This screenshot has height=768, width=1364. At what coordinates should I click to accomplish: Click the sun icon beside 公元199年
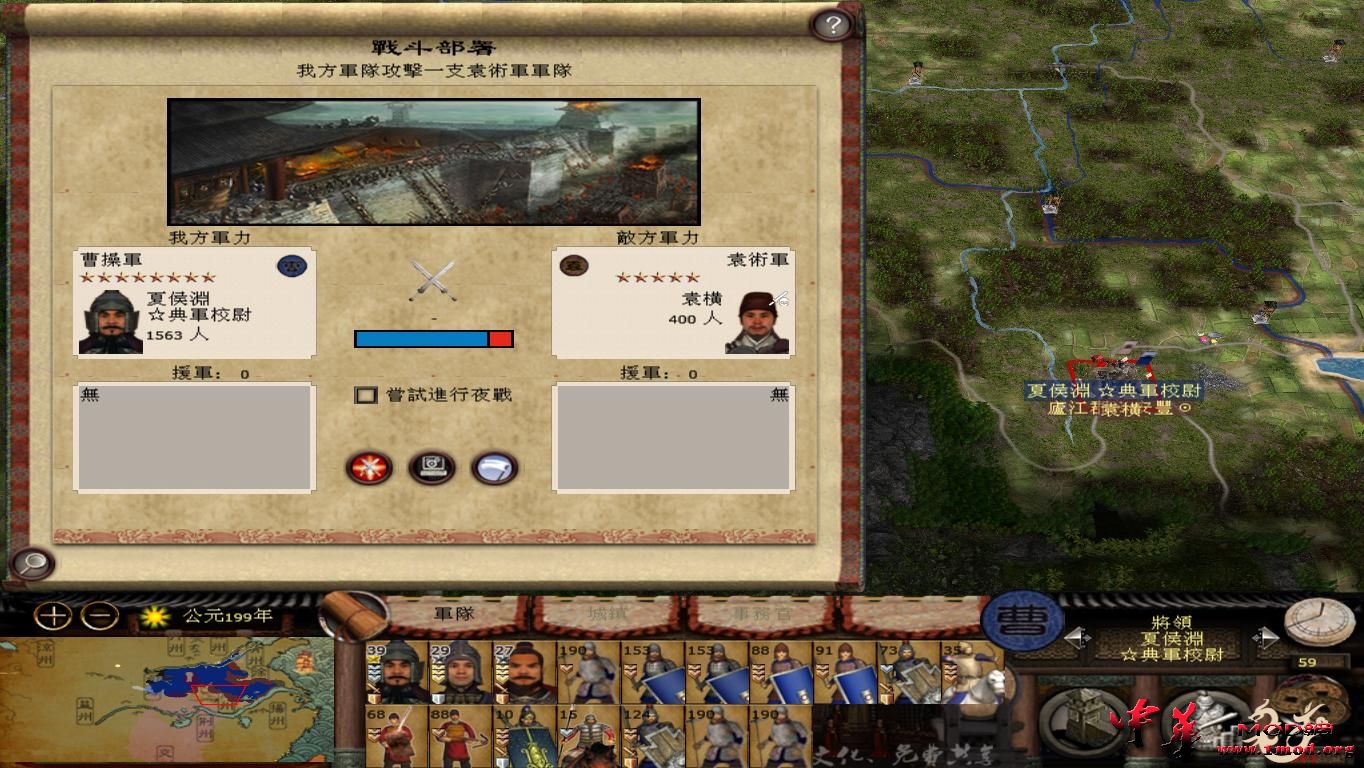(x=154, y=618)
